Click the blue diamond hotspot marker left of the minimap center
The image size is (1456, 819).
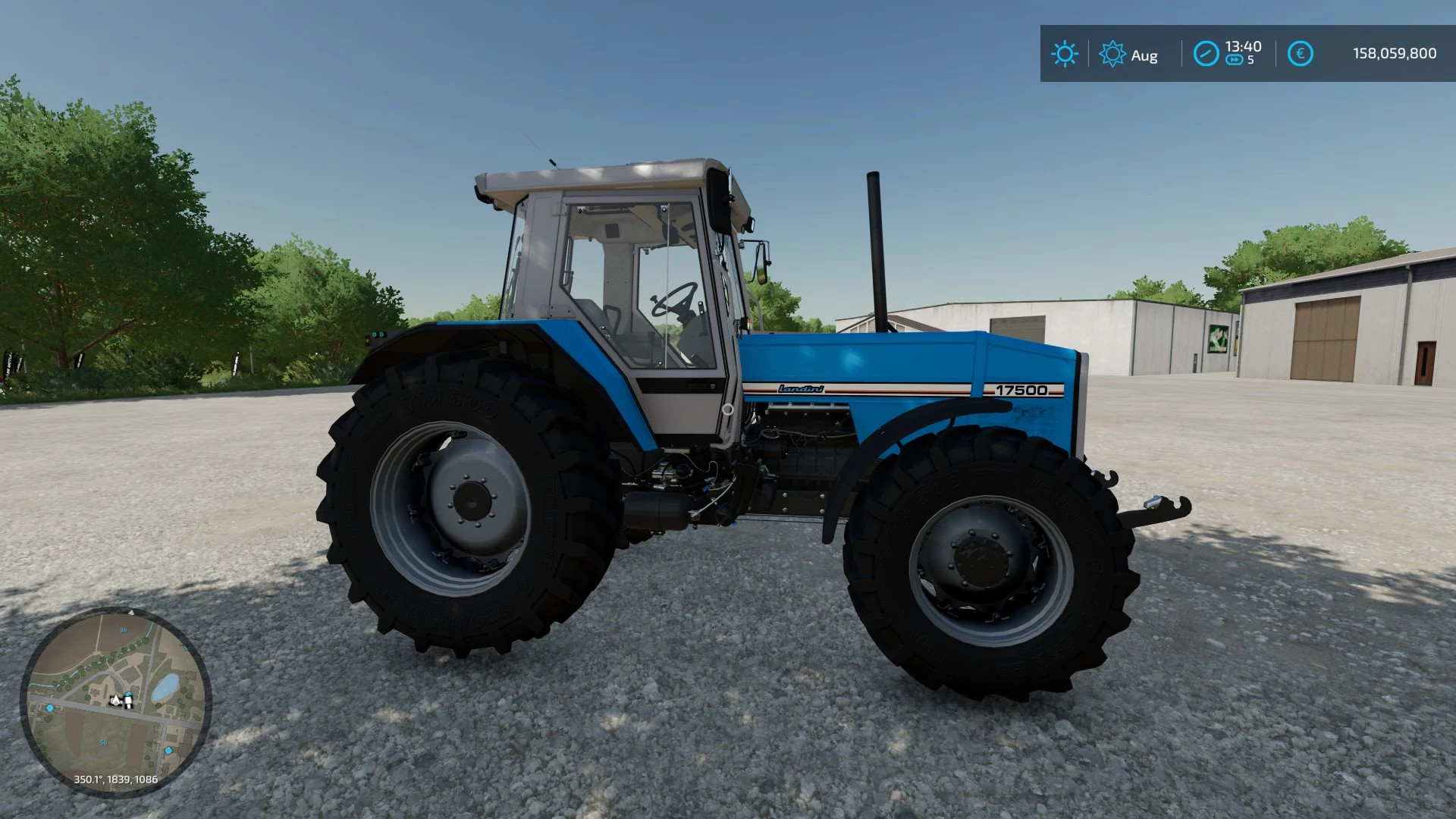pos(50,708)
